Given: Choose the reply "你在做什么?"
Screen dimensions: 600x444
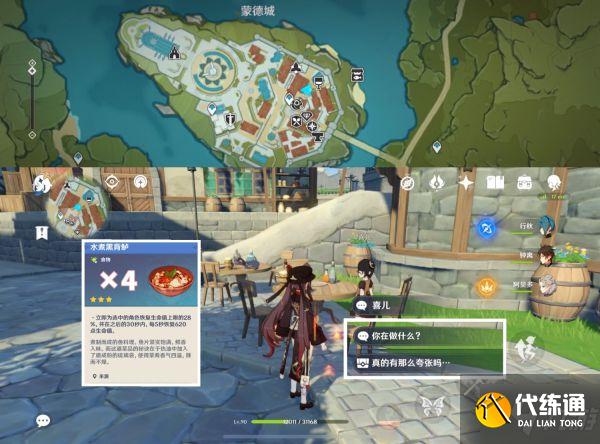Looking at the screenshot, I should (425, 338).
